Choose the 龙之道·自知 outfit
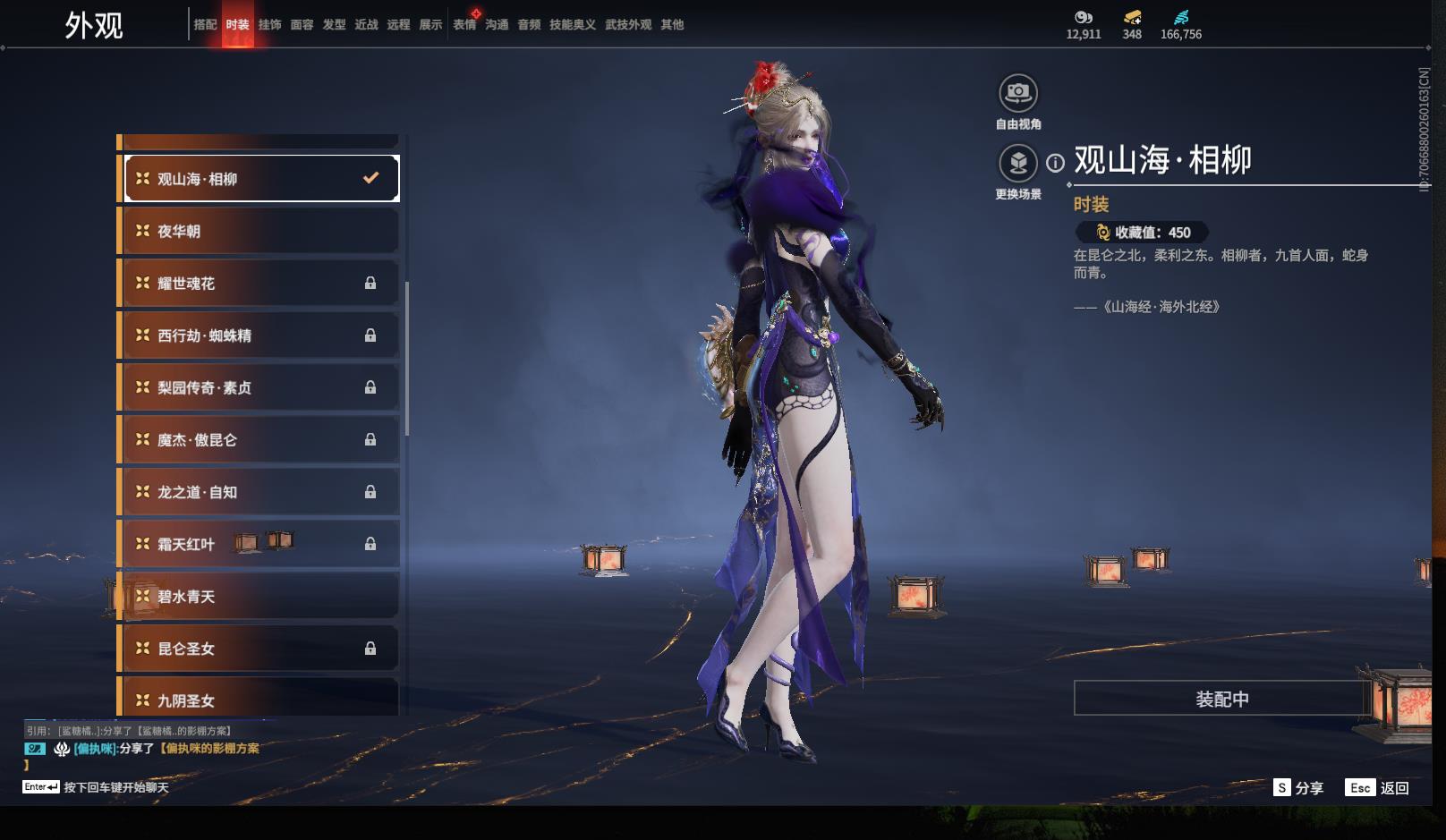This screenshot has width=1446, height=840. (259, 492)
